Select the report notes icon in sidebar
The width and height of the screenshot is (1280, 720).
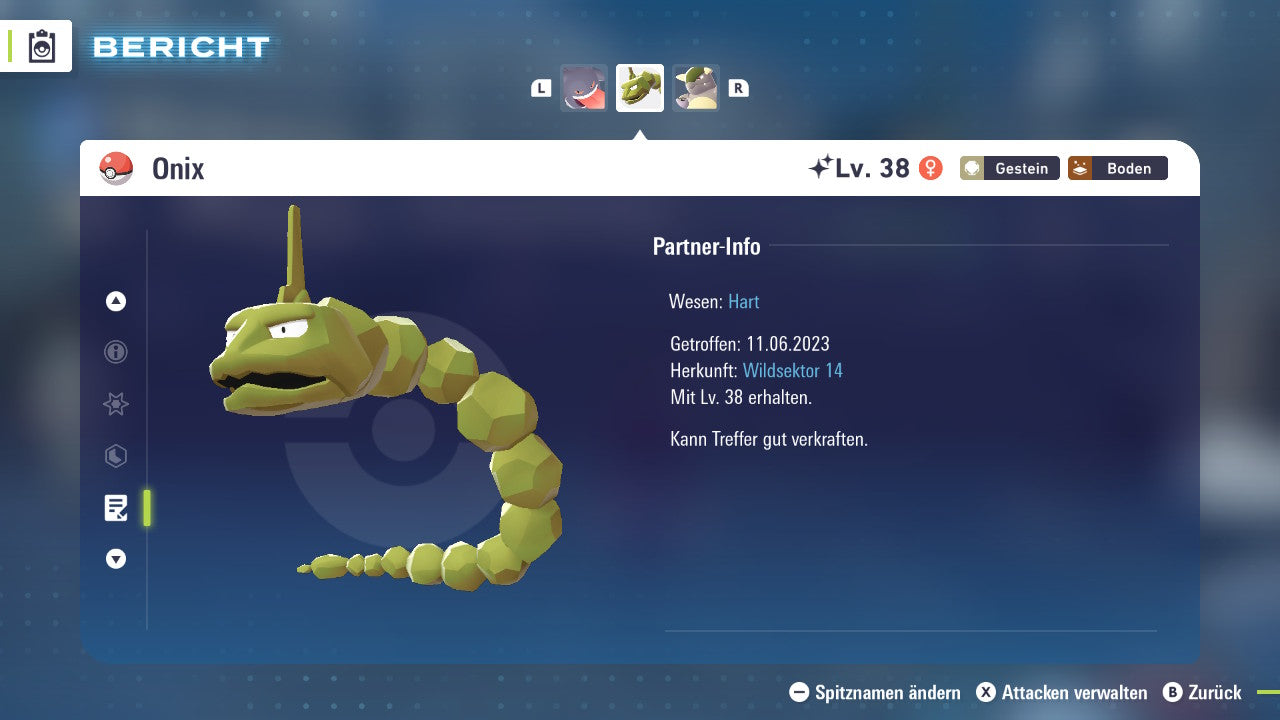pyautogui.click(x=115, y=508)
